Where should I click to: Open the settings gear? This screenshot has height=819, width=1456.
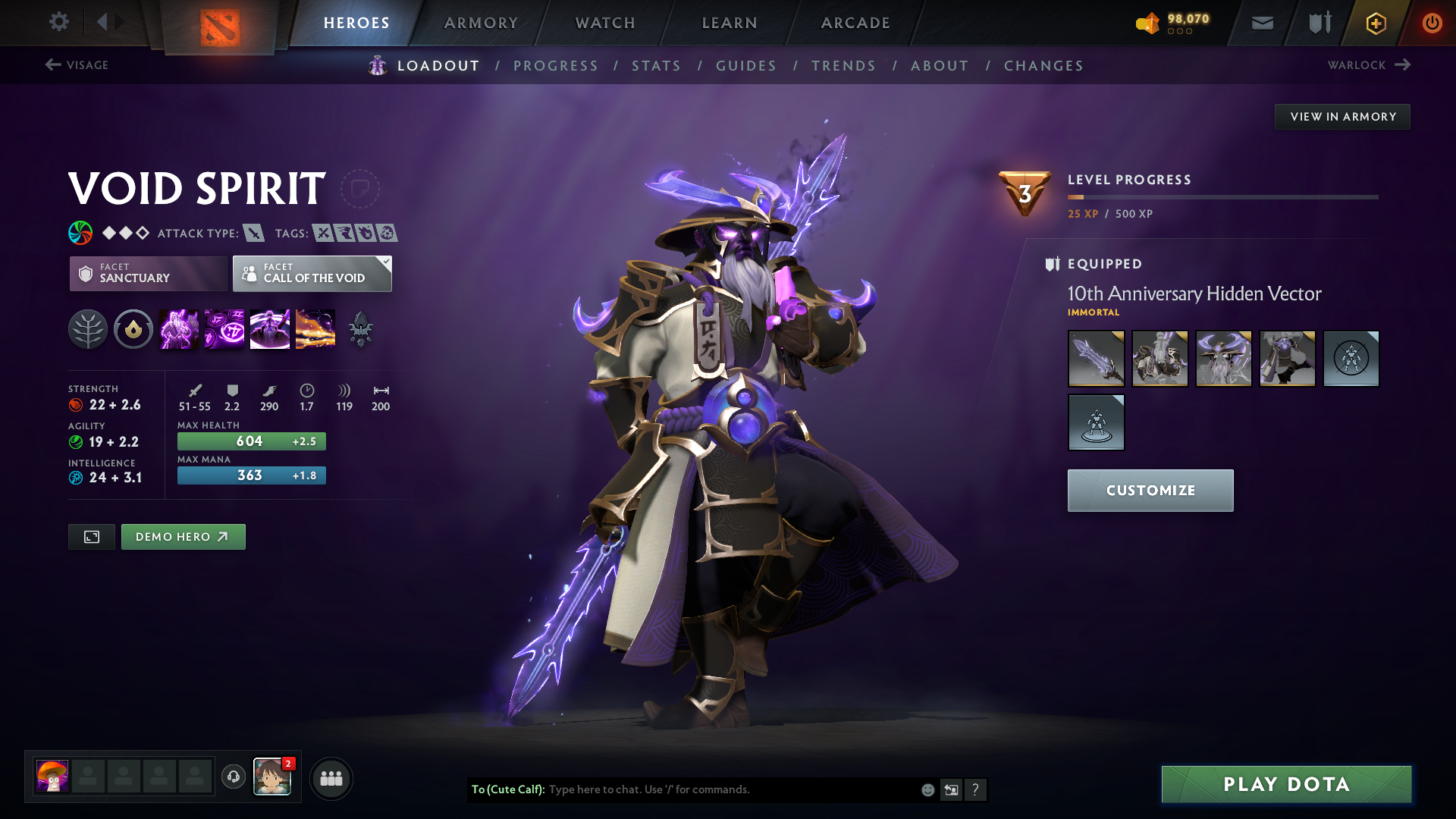(59, 22)
